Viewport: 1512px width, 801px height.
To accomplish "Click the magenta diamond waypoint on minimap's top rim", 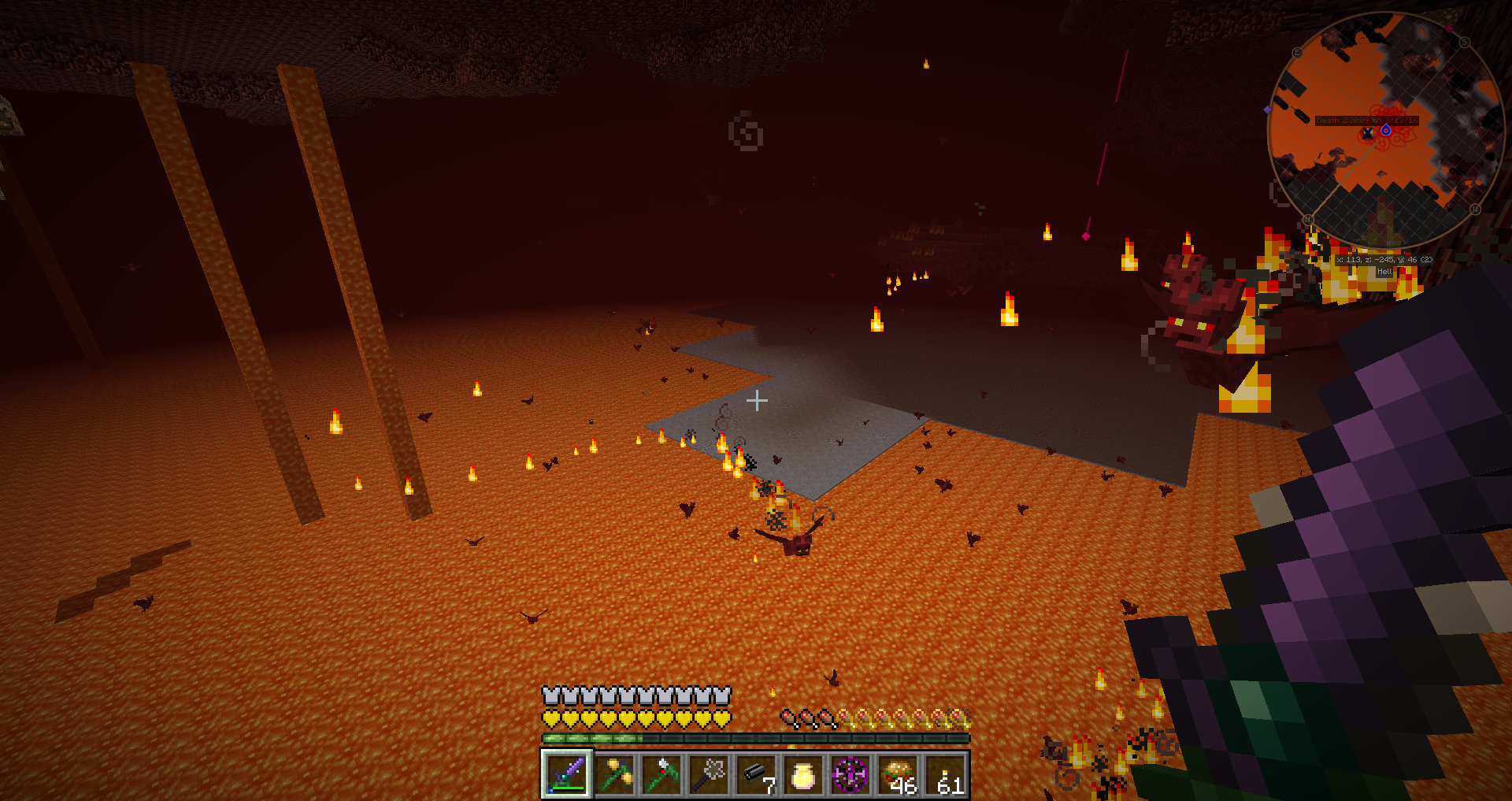I will point(1448,28).
